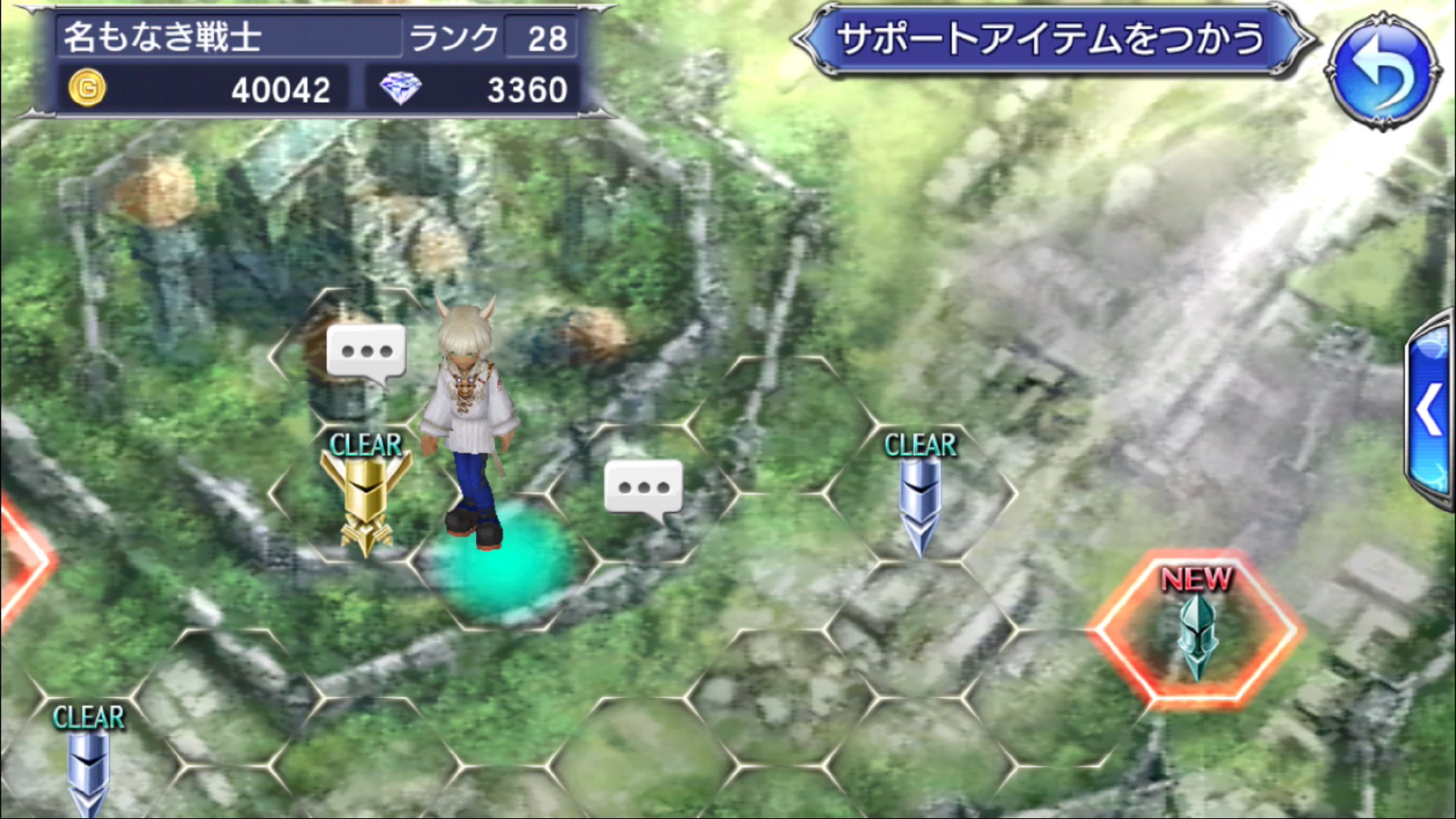Tap the glowing teal hex tile
This screenshot has height=819, width=1456.
pyautogui.click(x=506, y=561)
